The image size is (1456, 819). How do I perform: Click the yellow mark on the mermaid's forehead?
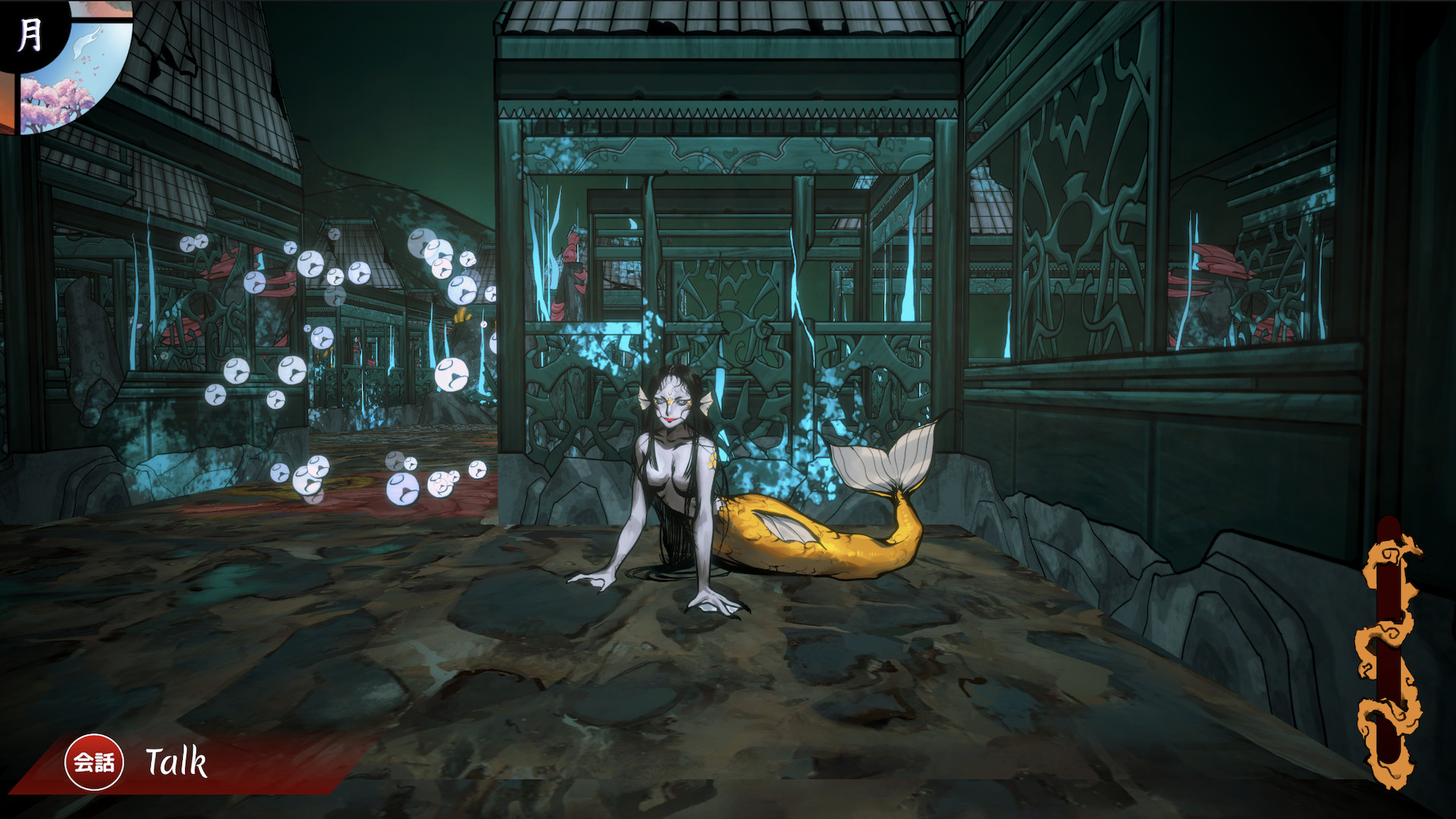click(x=670, y=393)
